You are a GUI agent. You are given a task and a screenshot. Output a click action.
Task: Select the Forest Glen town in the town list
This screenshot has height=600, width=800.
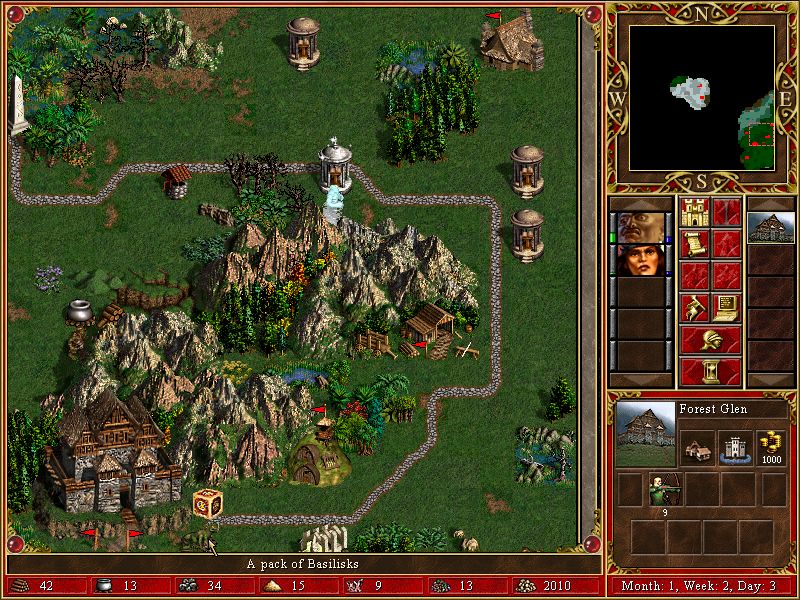(x=771, y=227)
